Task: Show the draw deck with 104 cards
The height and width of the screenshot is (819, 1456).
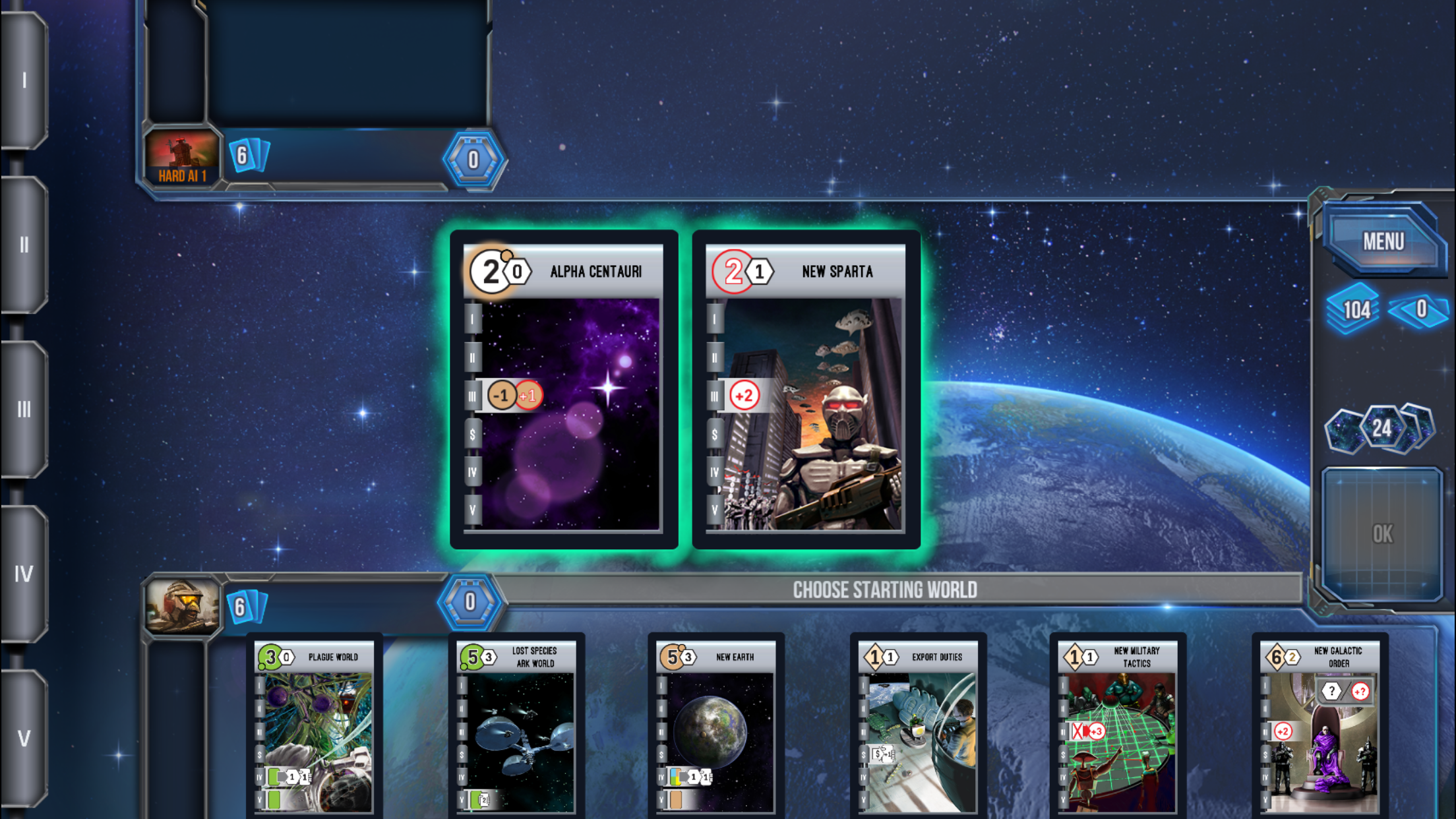Action: tap(1355, 309)
